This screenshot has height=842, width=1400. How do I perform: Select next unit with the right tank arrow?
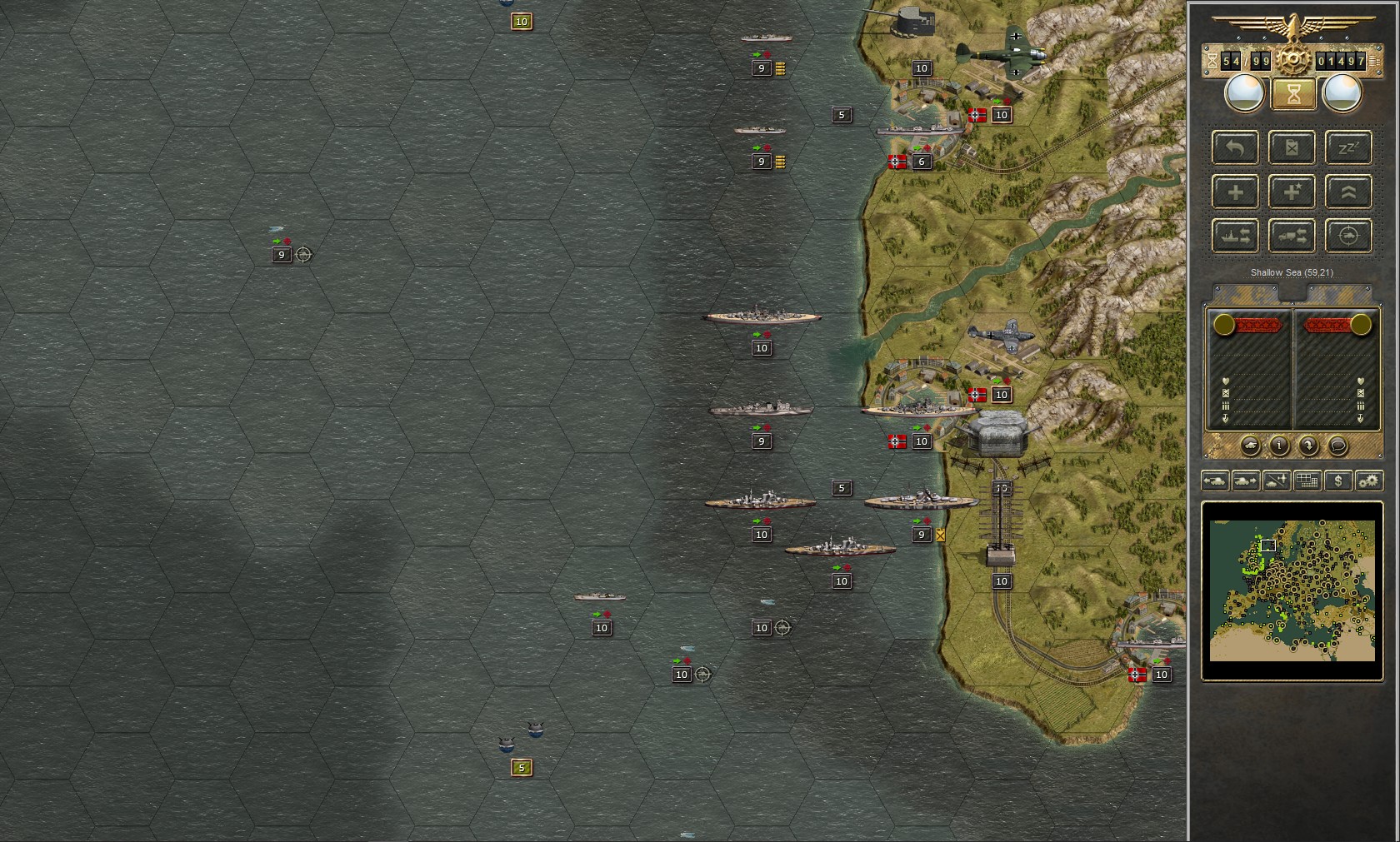click(1246, 481)
